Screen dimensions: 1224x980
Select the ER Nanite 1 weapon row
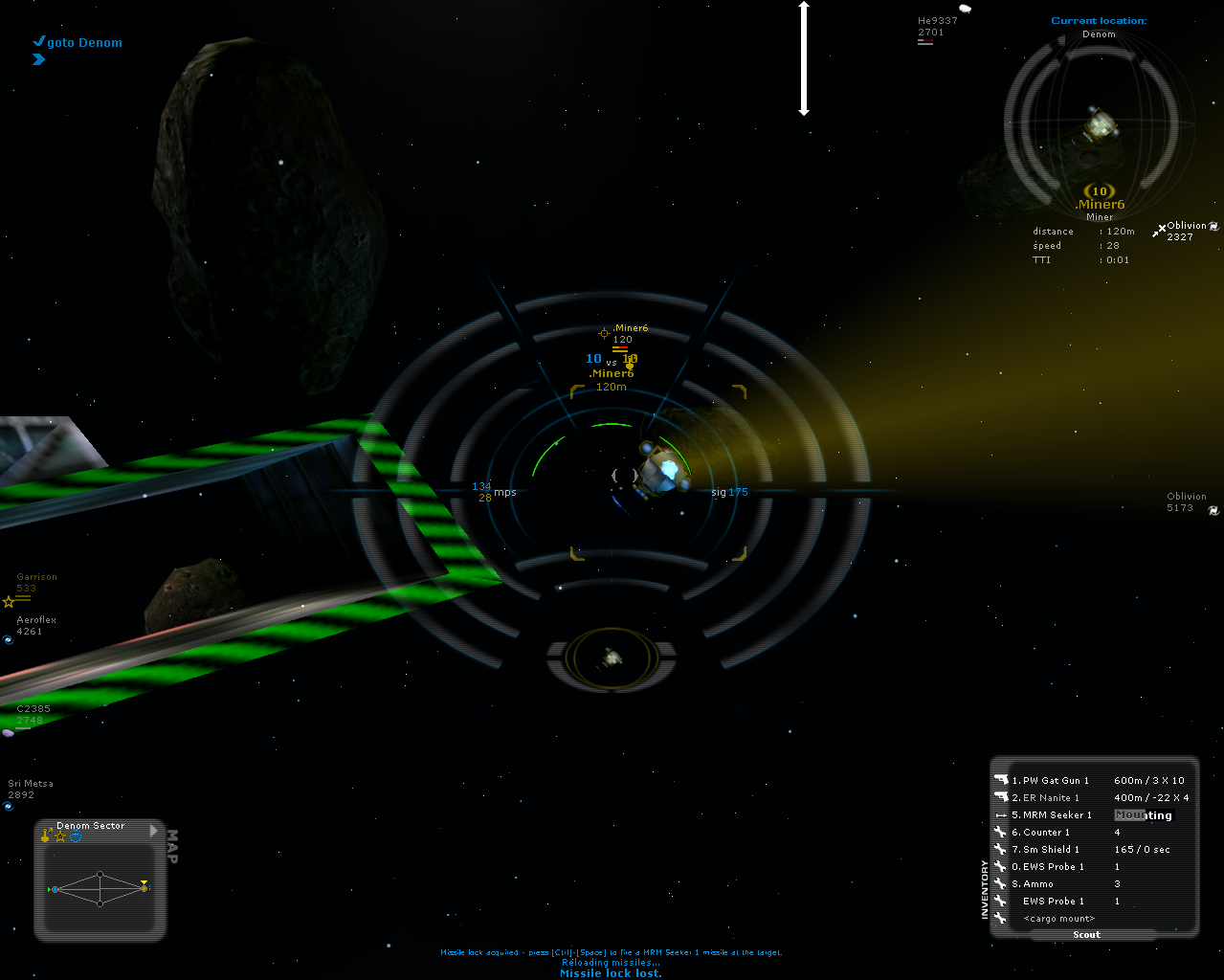coord(1051,798)
